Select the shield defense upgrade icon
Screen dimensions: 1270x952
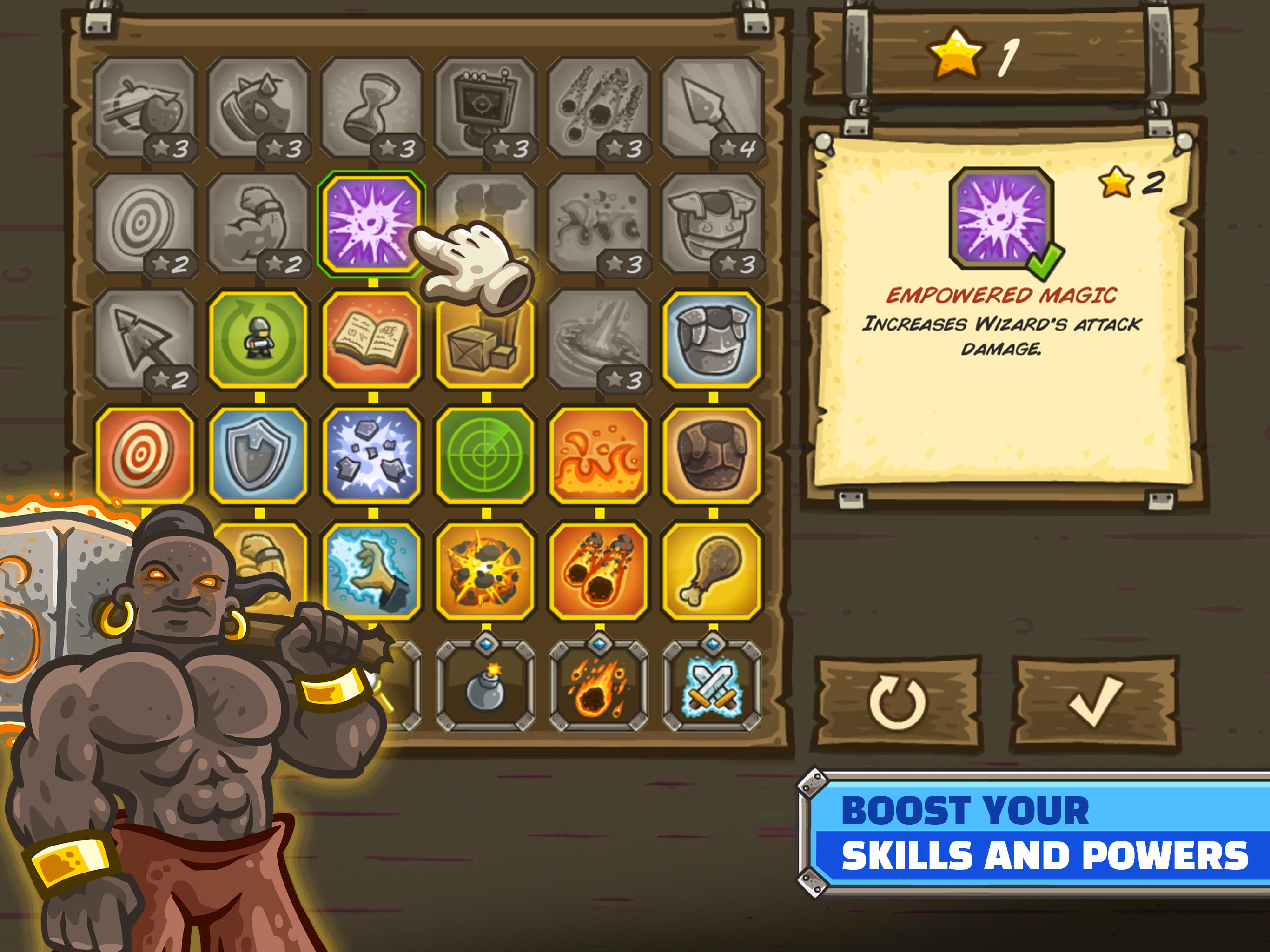tap(258, 454)
